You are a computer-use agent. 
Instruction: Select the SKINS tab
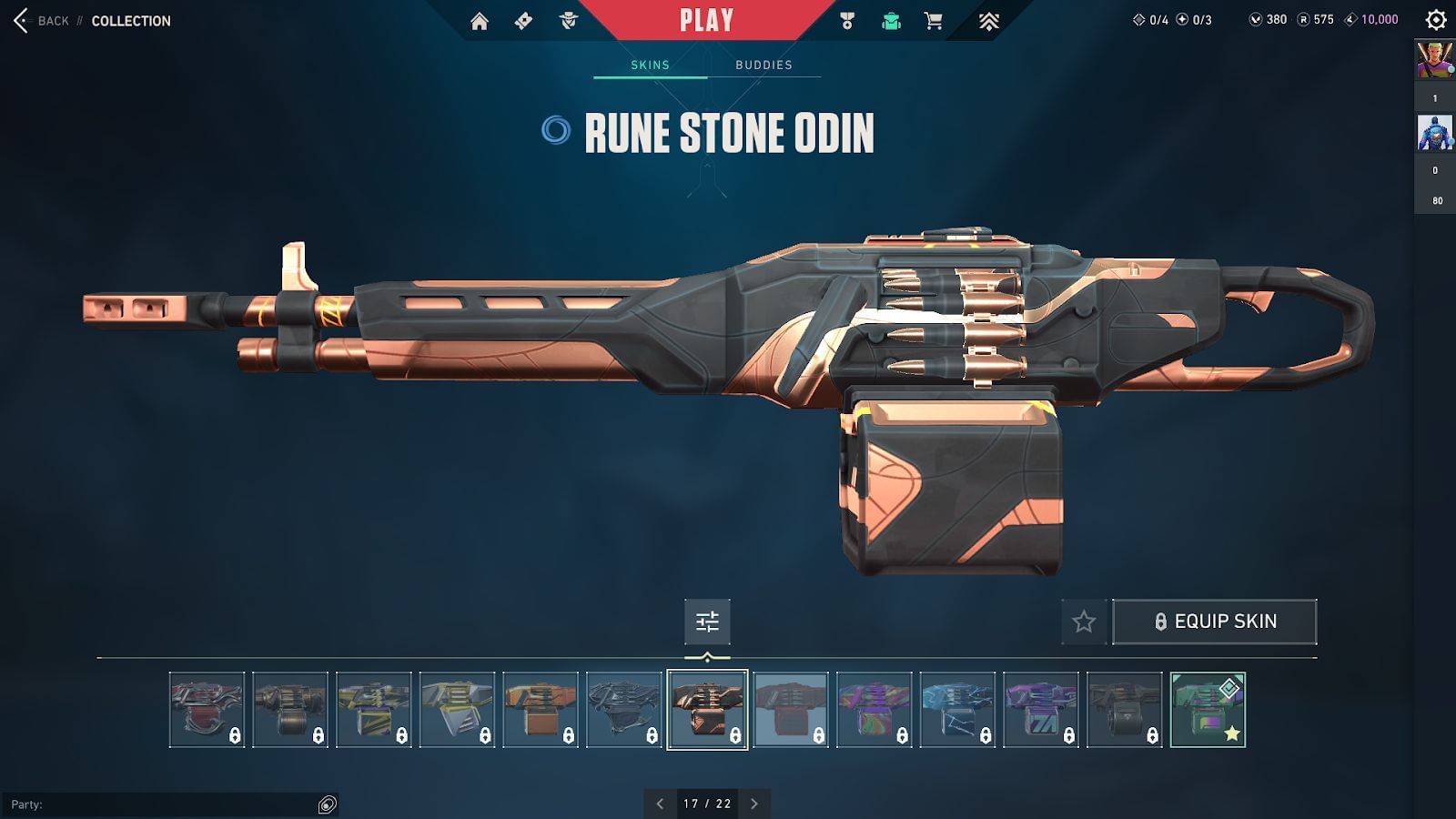(x=648, y=65)
